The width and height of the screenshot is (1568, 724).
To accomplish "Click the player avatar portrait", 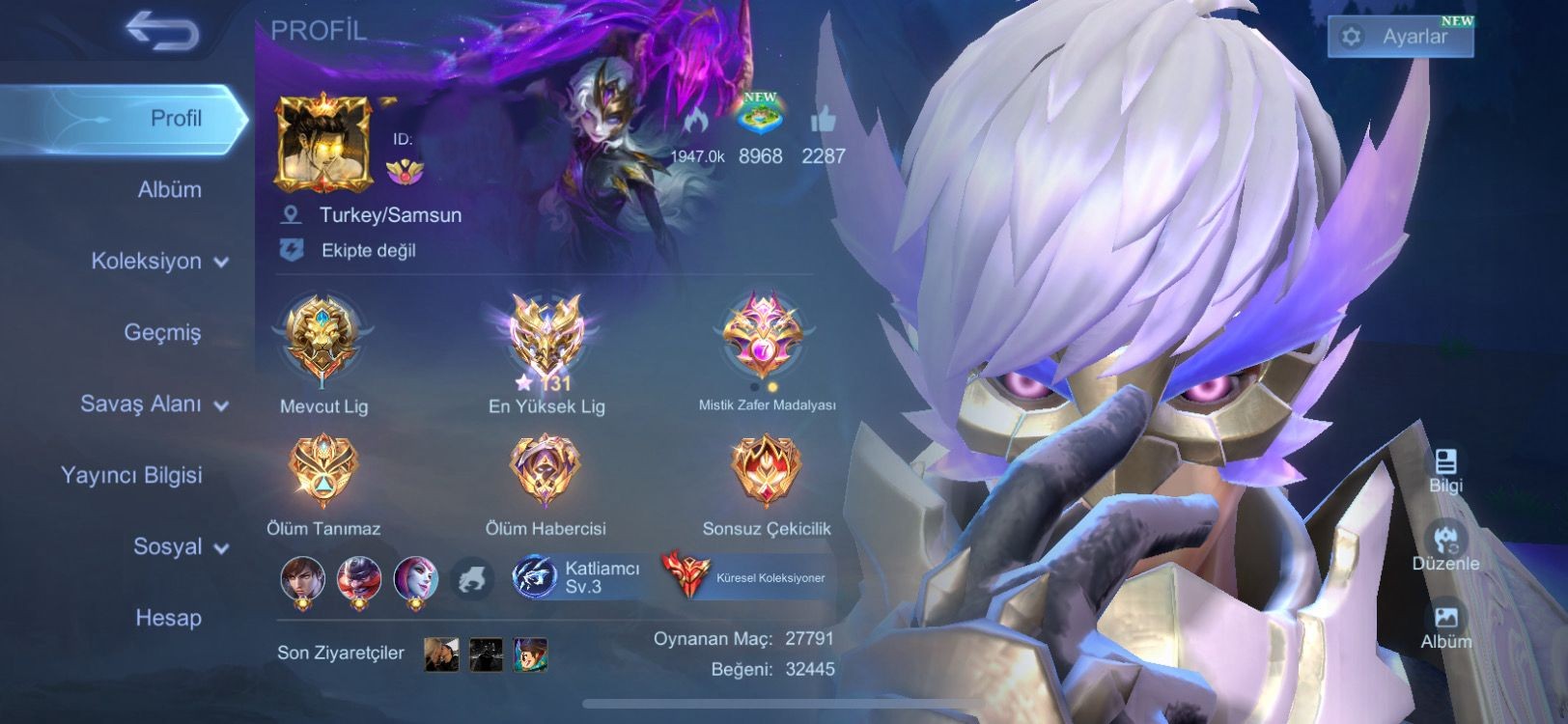I will 324,144.
